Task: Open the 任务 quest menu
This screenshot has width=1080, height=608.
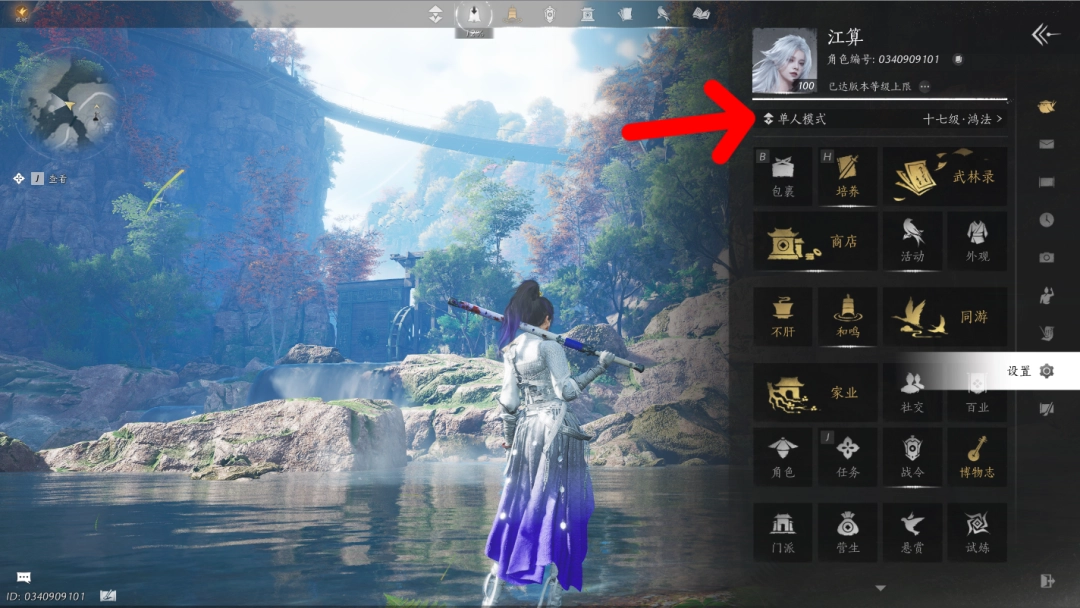Action: click(x=847, y=458)
